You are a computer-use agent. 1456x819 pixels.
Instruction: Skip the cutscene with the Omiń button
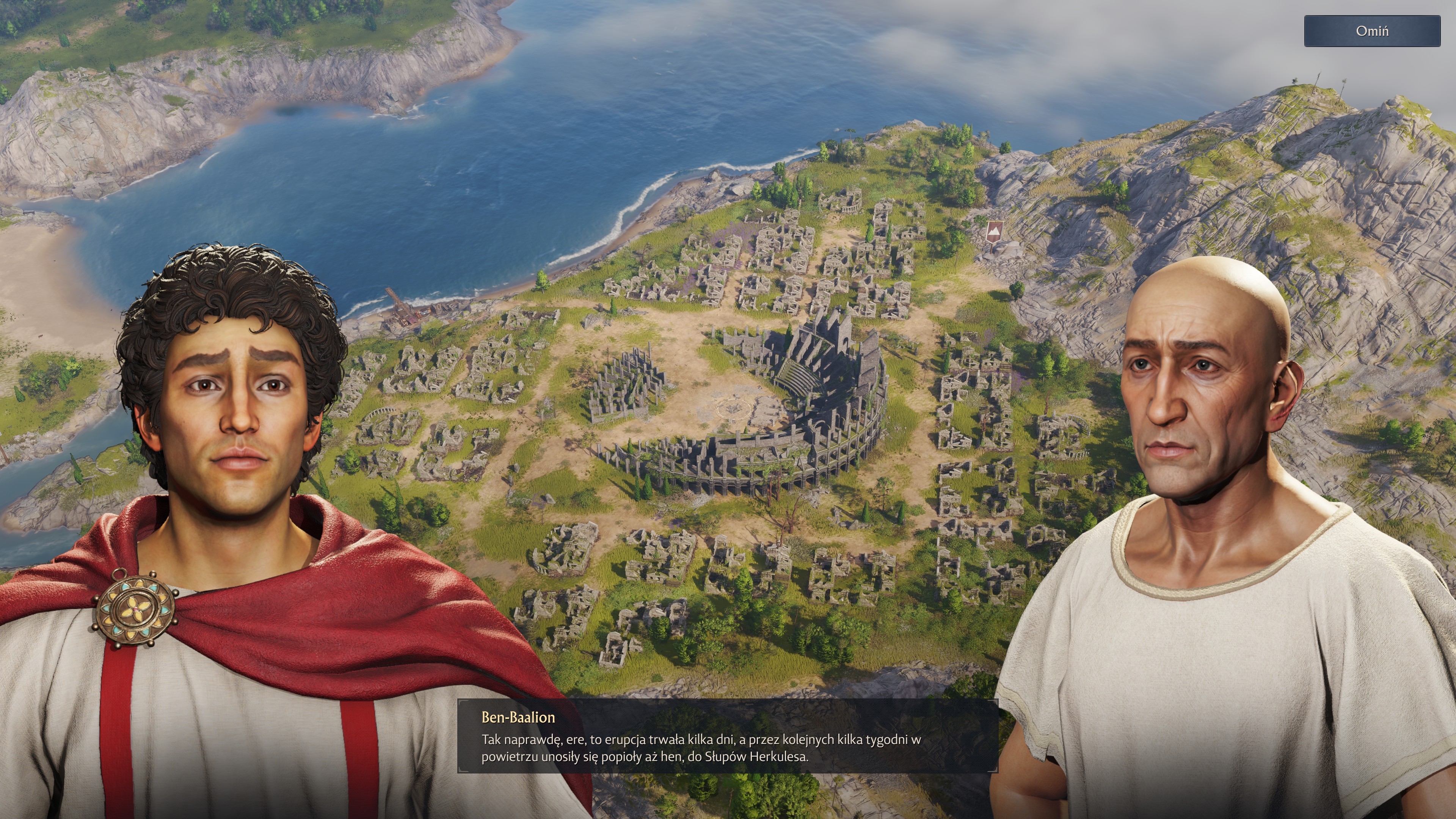[1372, 31]
